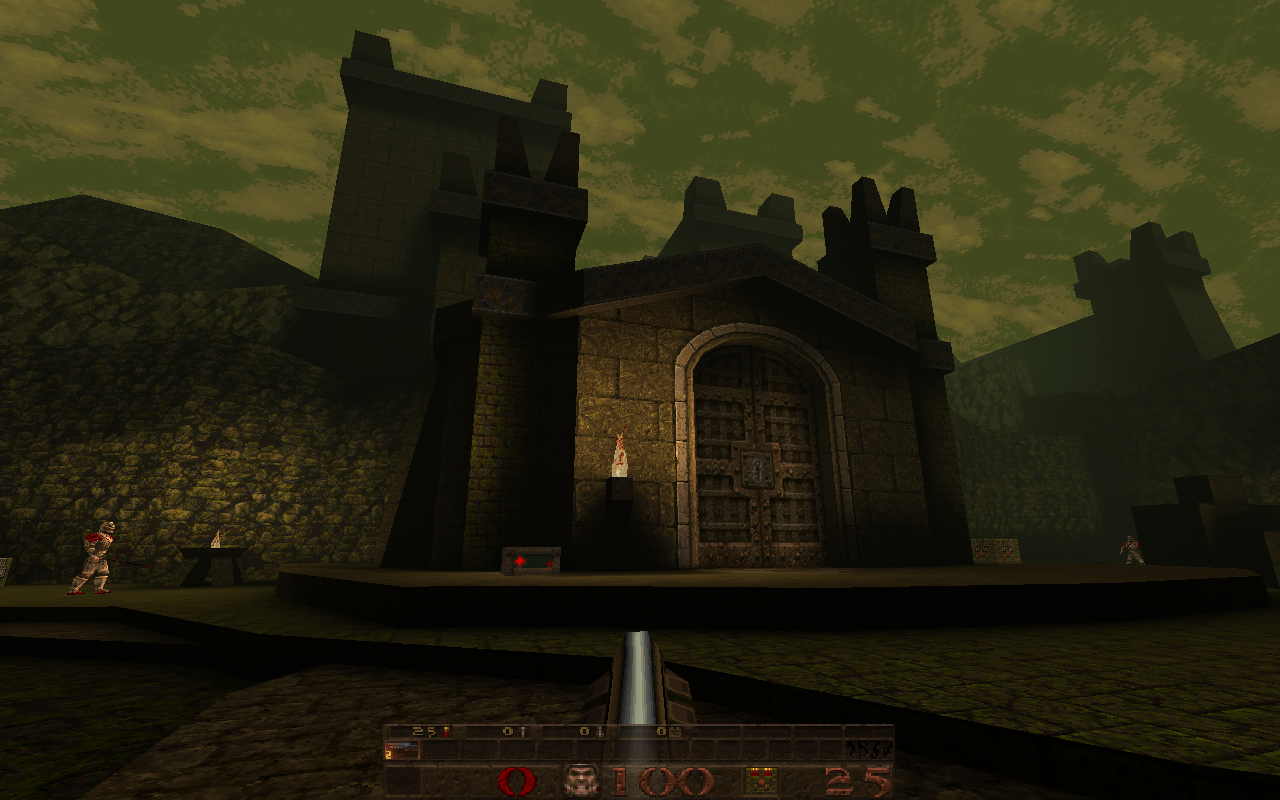Viewport: 1280px width, 800px height.
Task: Click the shotgun shells ammo box icon
Action: click(761, 781)
